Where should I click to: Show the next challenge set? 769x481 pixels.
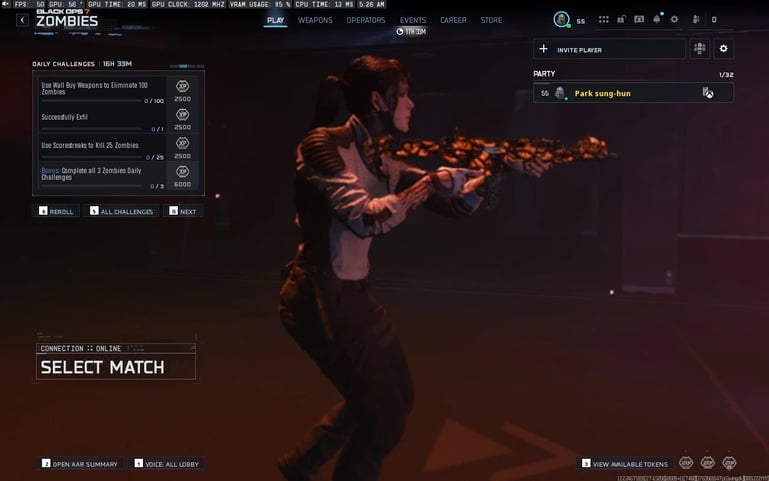[x=183, y=211]
